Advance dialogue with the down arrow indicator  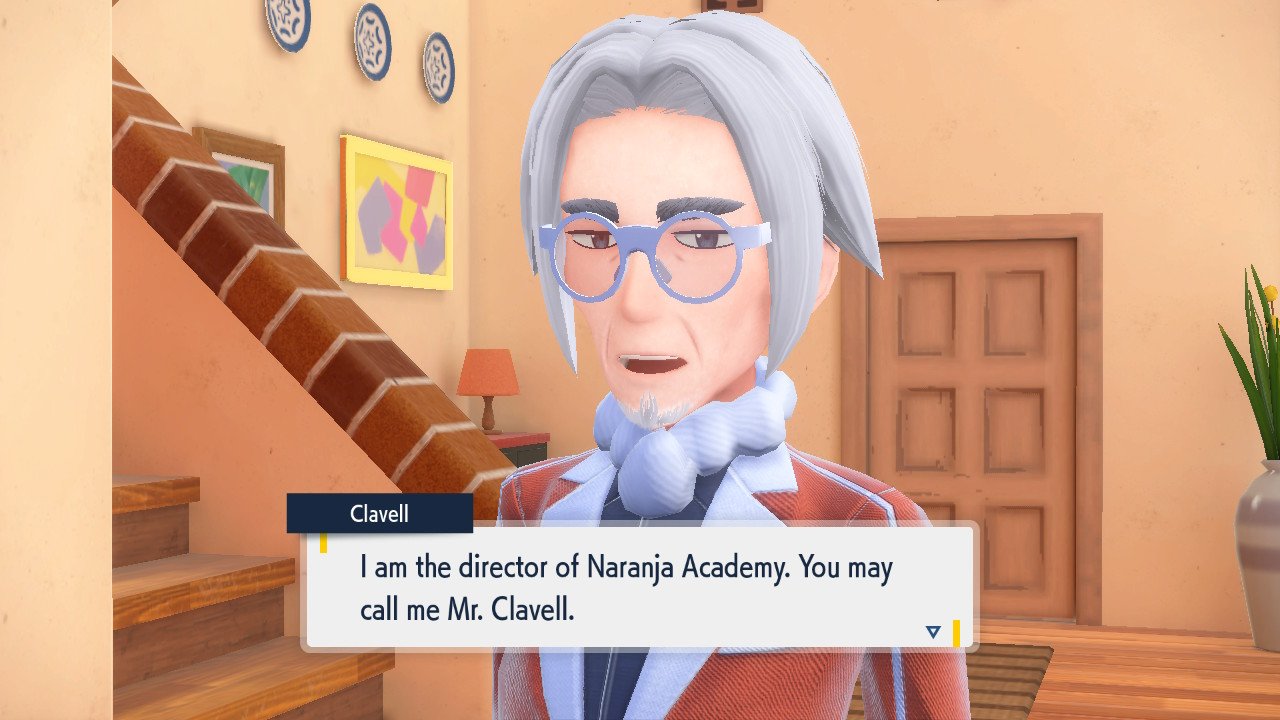click(x=933, y=631)
